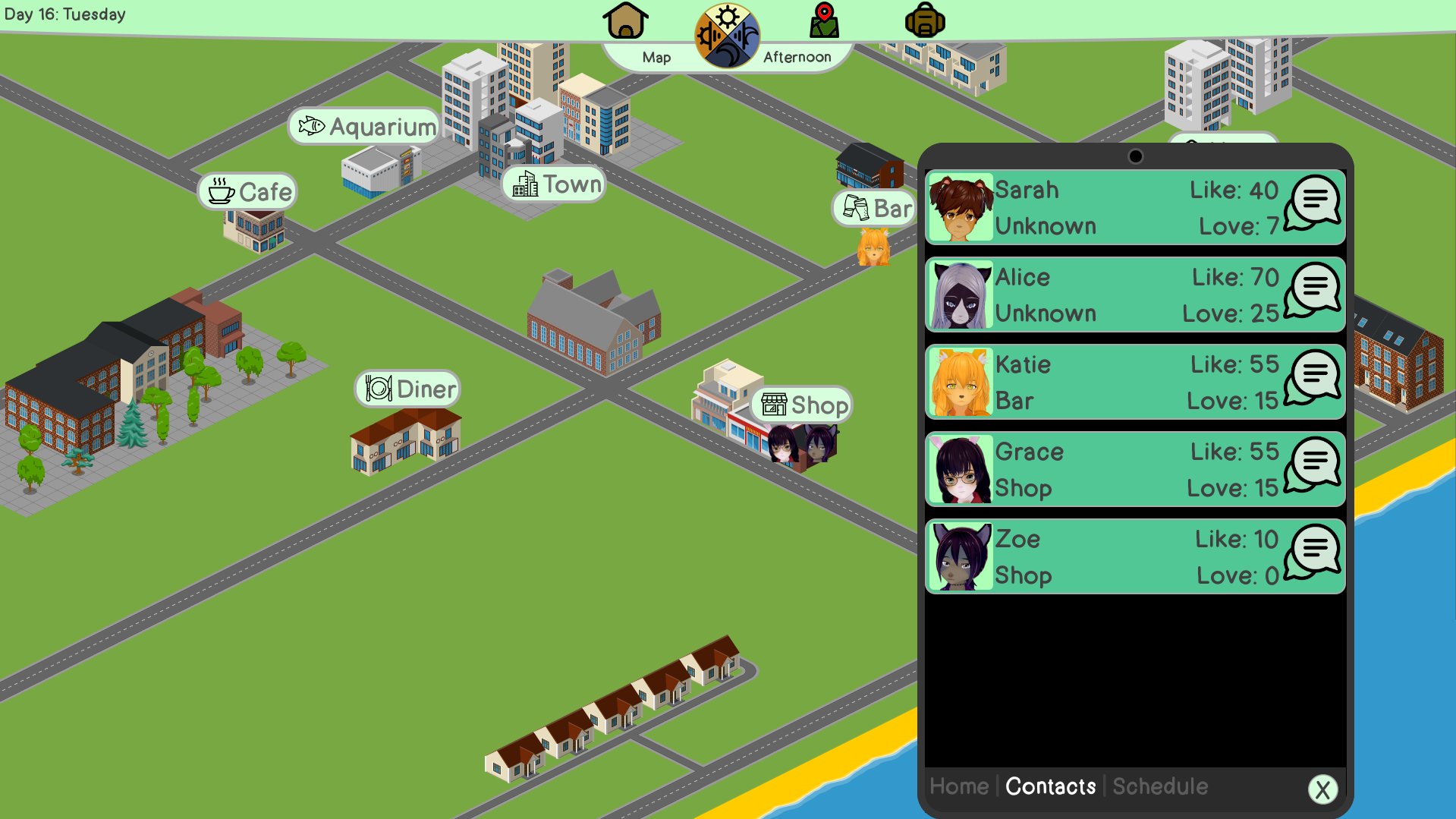1456x819 pixels.
Task: Open the Shop location label
Action: (x=802, y=405)
